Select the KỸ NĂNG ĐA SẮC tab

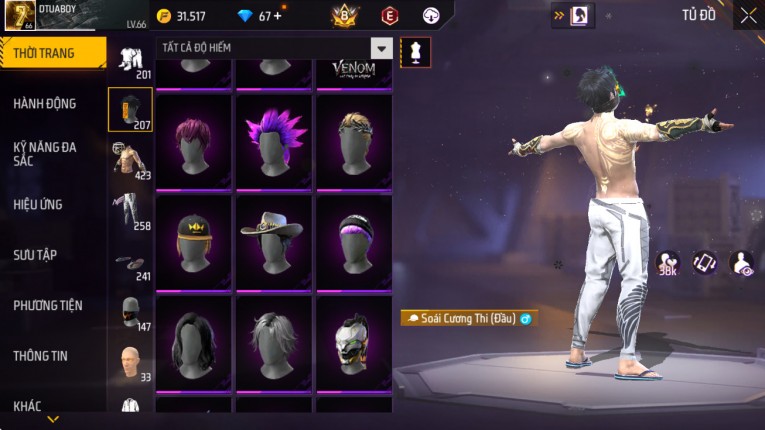(x=45, y=153)
